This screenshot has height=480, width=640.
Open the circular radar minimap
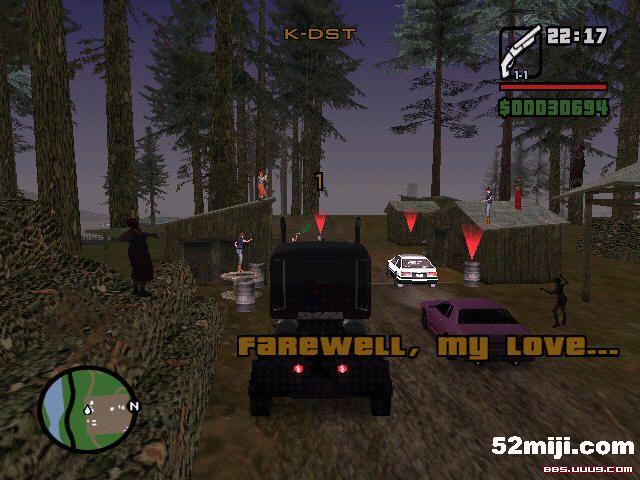[x=86, y=408]
